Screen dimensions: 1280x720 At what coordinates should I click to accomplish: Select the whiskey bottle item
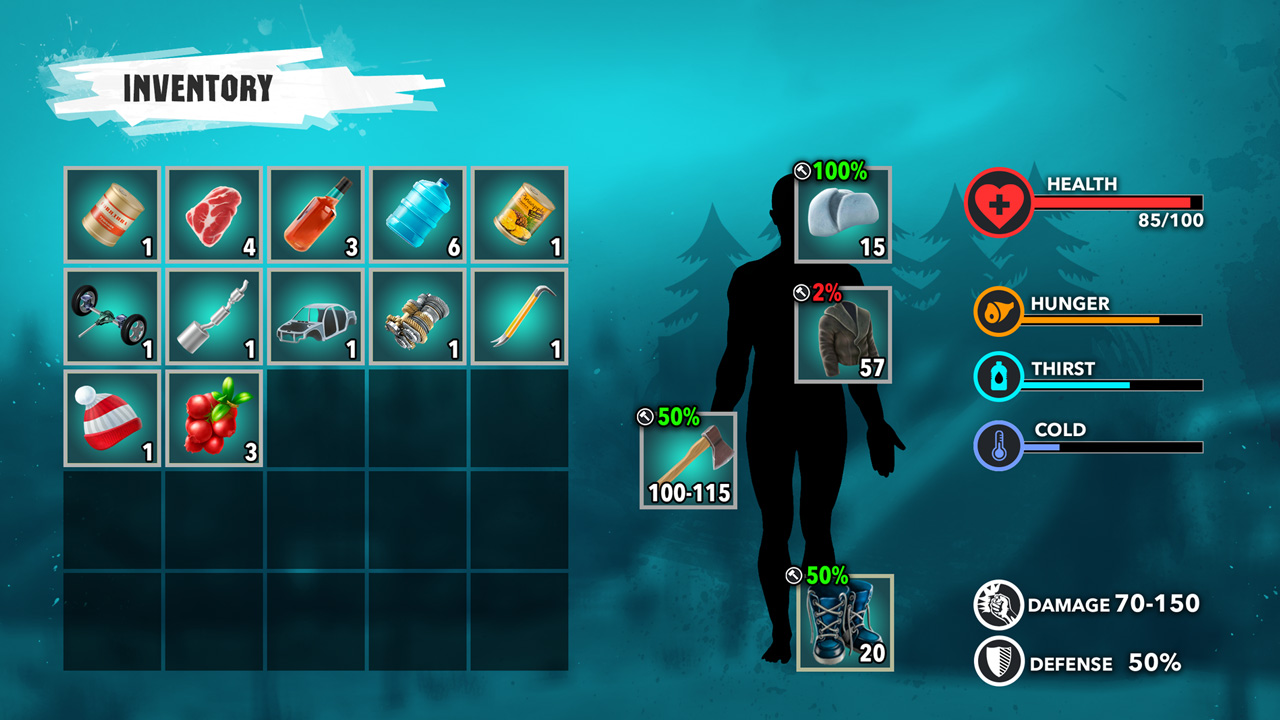(314, 211)
